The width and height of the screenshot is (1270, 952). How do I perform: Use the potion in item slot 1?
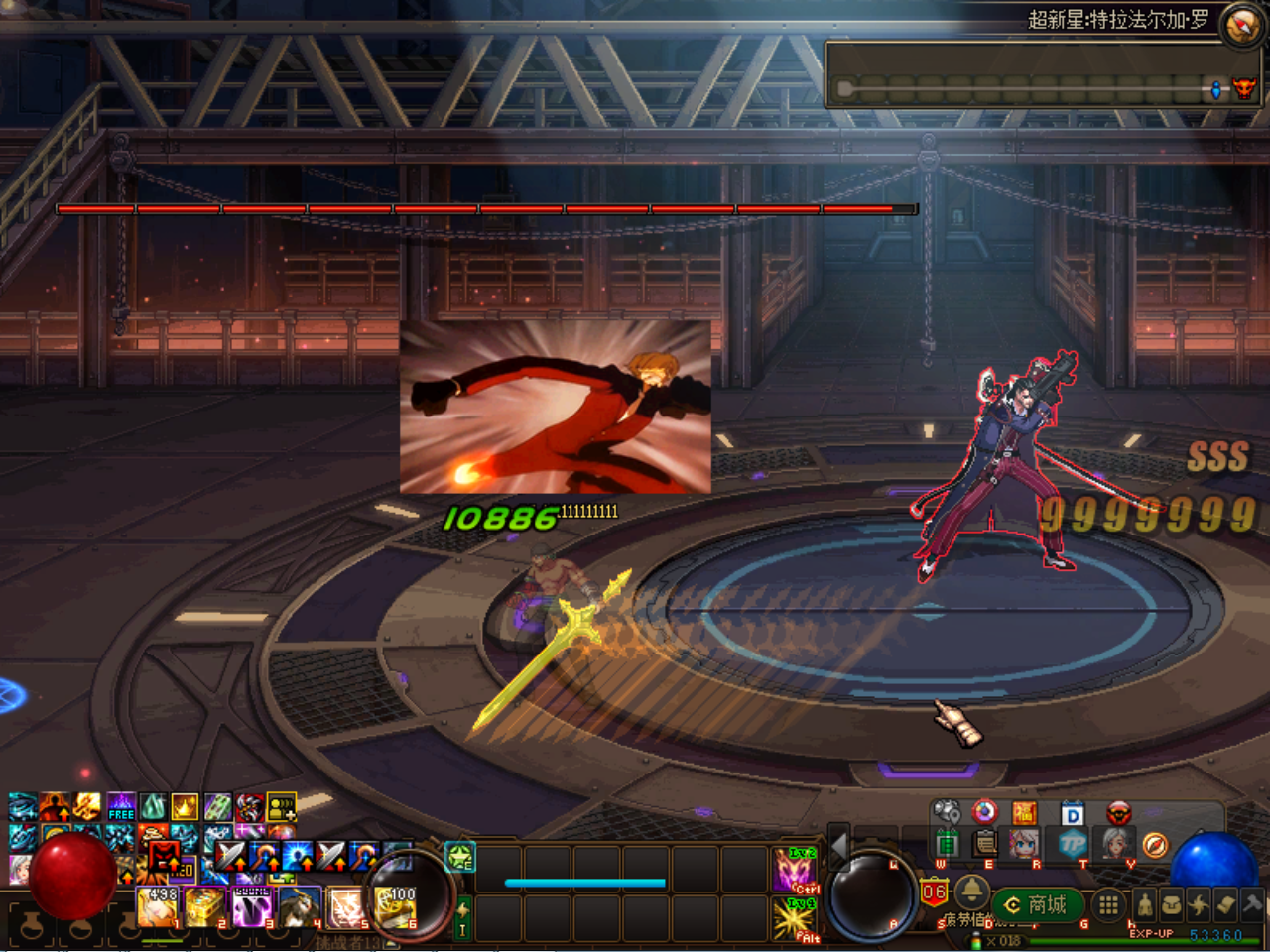tap(157, 904)
